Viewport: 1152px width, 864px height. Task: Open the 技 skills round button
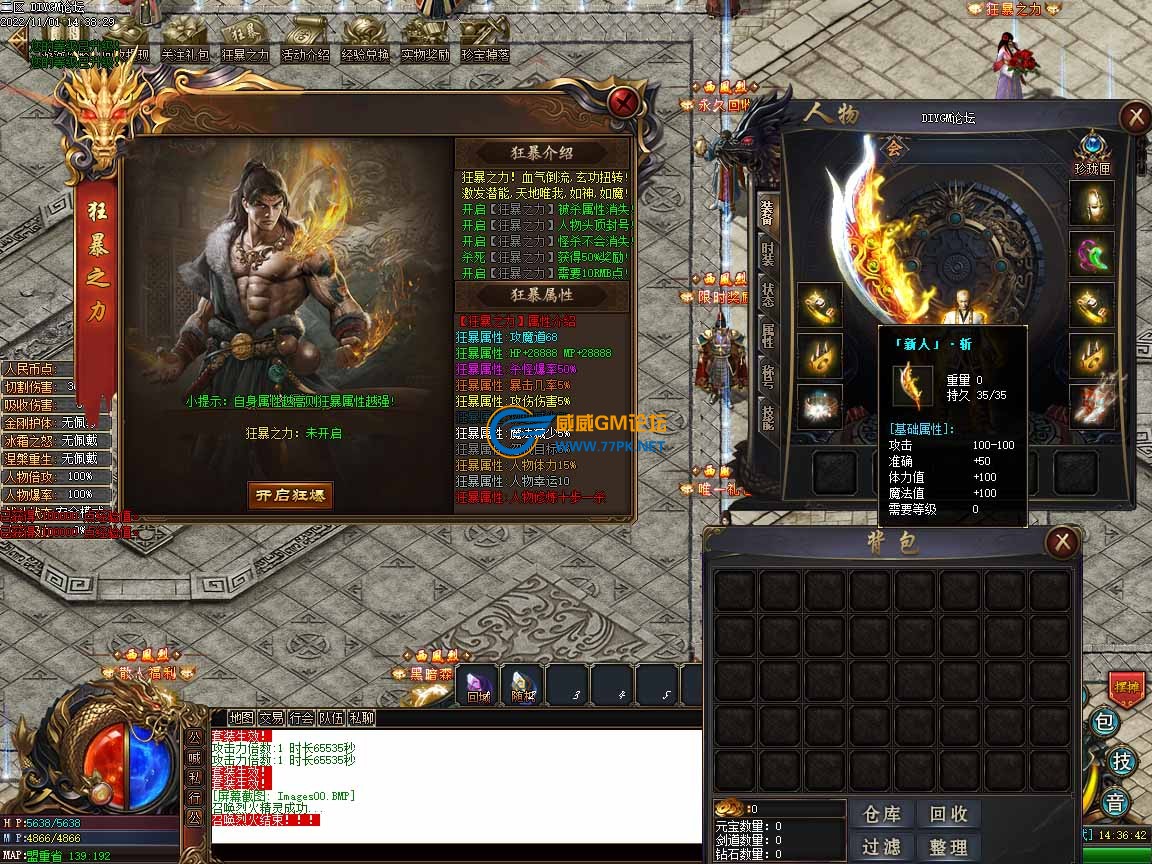tap(1122, 762)
